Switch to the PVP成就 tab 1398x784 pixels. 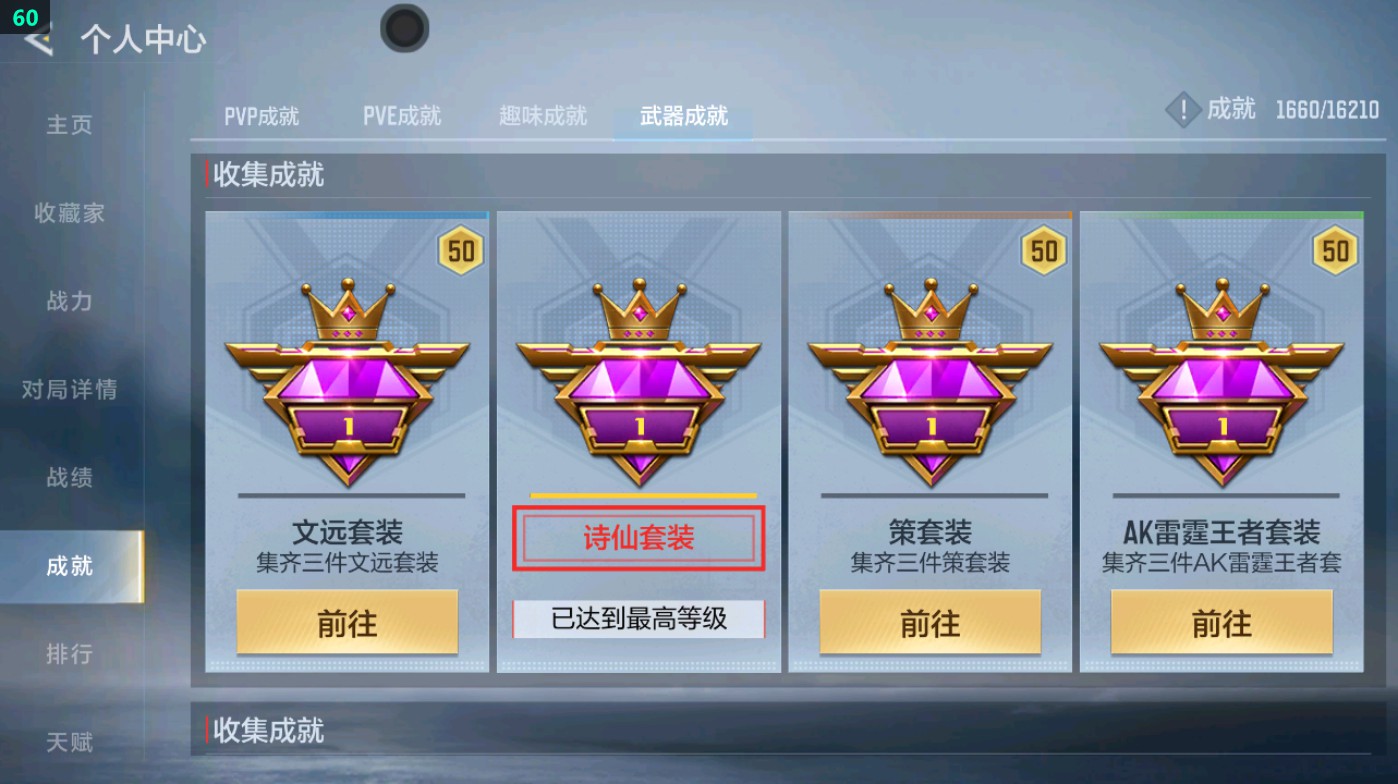[259, 115]
